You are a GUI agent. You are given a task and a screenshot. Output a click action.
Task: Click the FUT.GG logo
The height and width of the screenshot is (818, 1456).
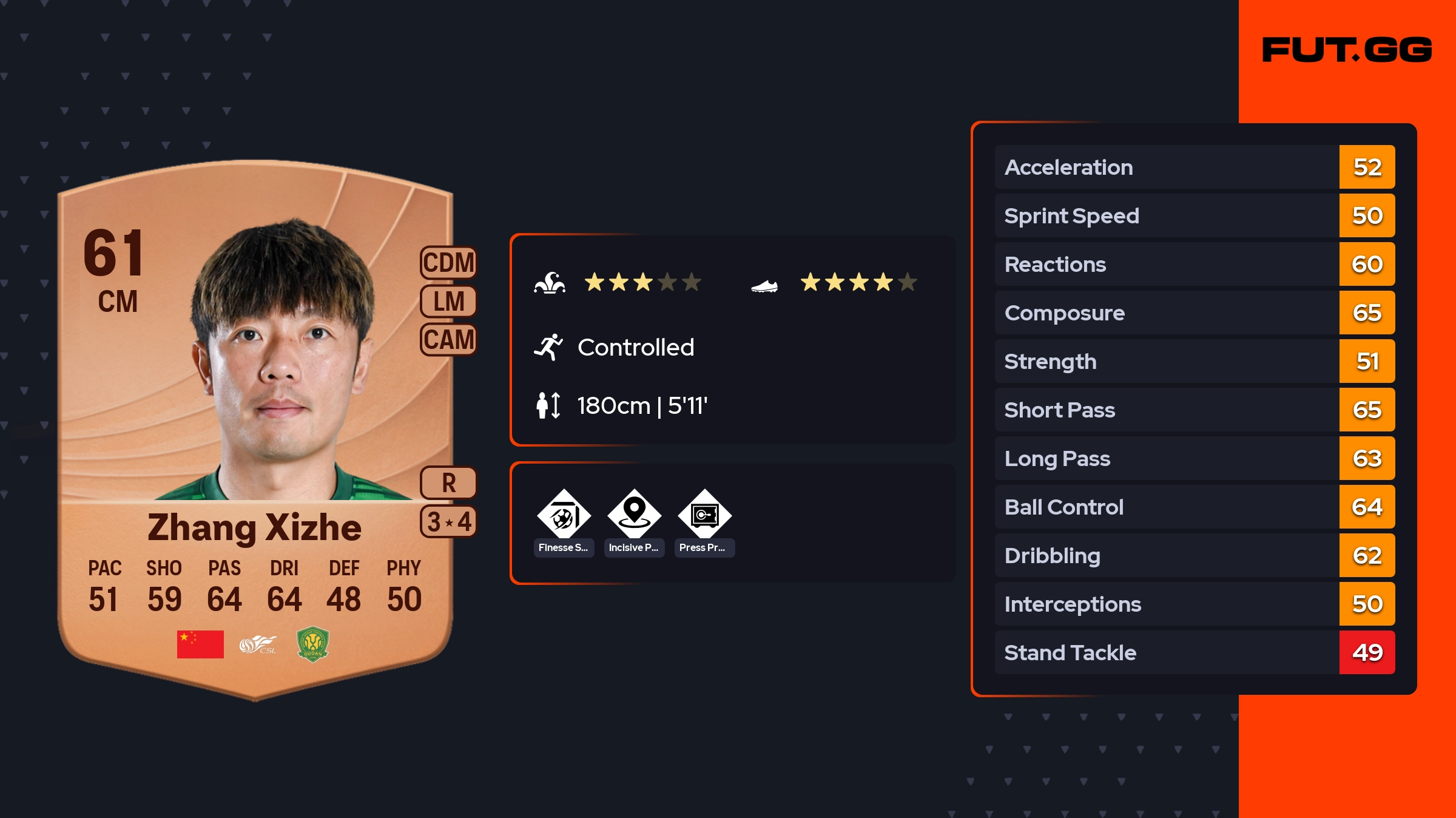[x=1347, y=50]
